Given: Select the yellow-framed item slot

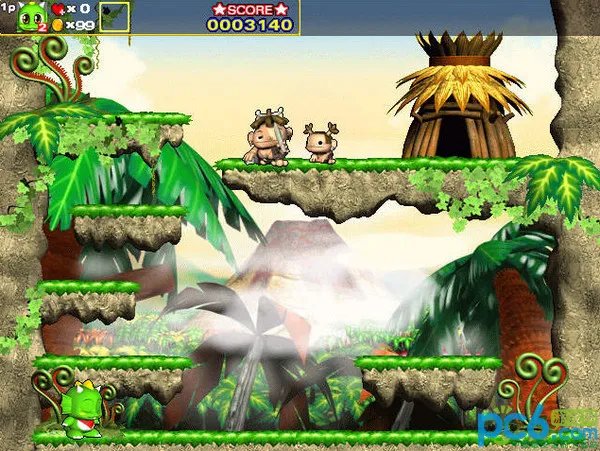Looking at the screenshot, I should pos(115,16).
